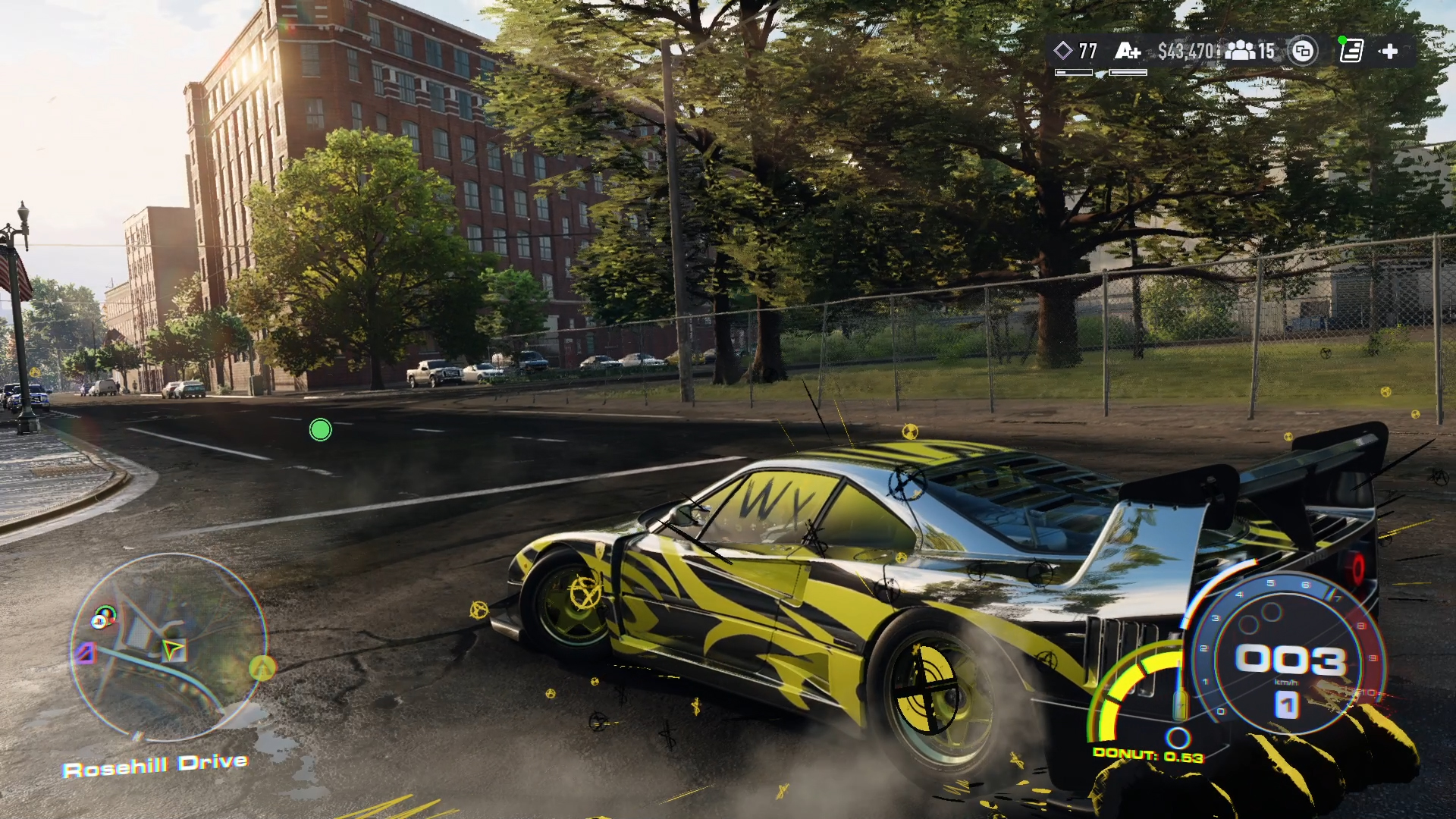Select the yellow marker on minimap edge
The height and width of the screenshot is (819, 1456).
pyautogui.click(x=262, y=668)
